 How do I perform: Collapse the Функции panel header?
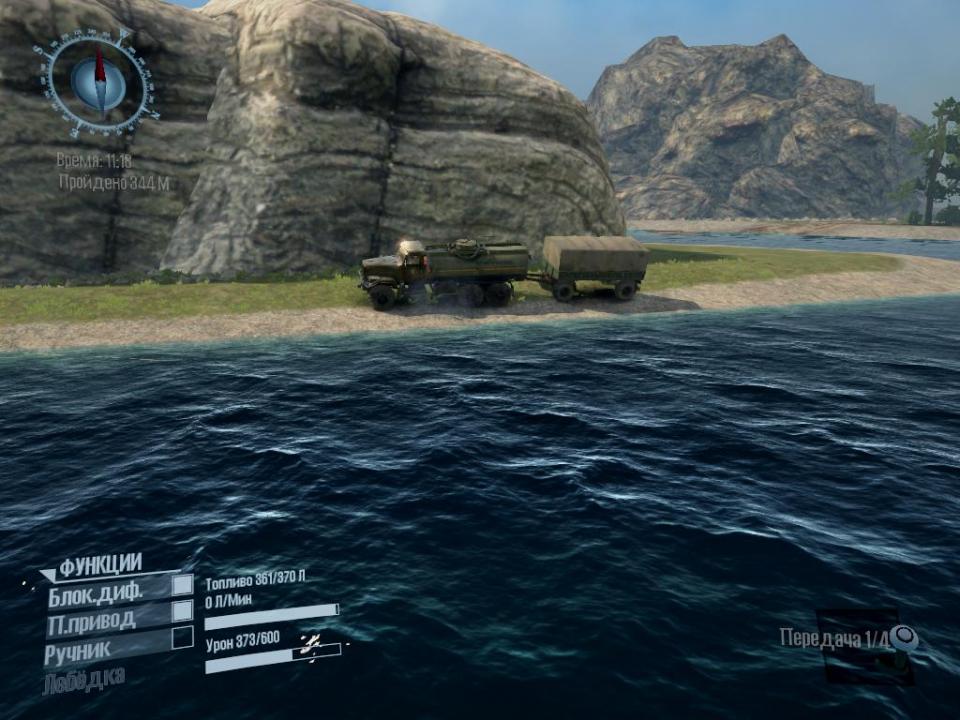pos(98,566)
